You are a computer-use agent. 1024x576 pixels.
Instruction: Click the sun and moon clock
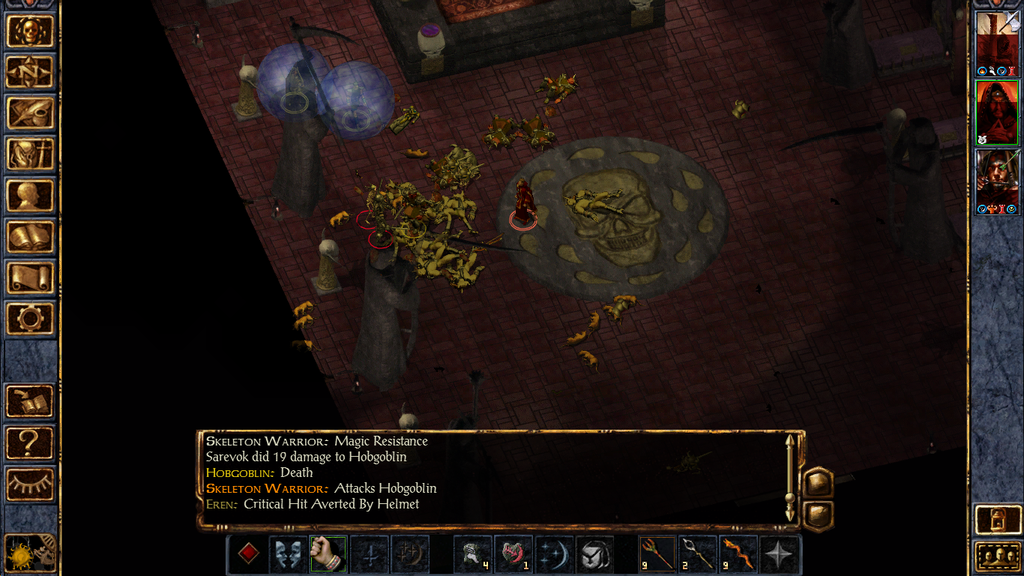[30, 552]
